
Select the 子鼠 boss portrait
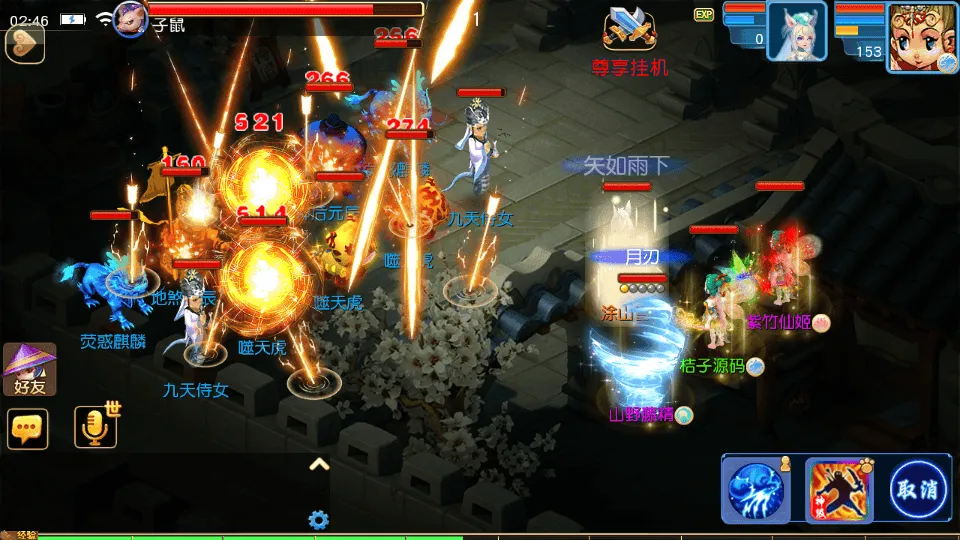[x=131, y=18]
